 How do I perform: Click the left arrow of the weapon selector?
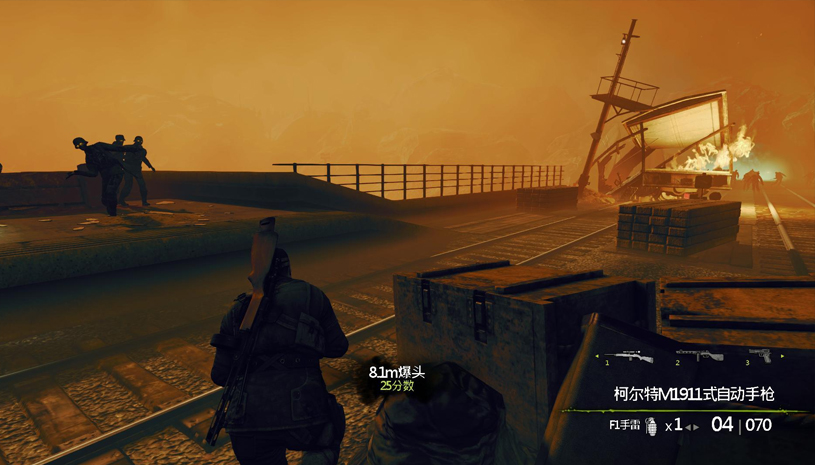coord(597,356)
